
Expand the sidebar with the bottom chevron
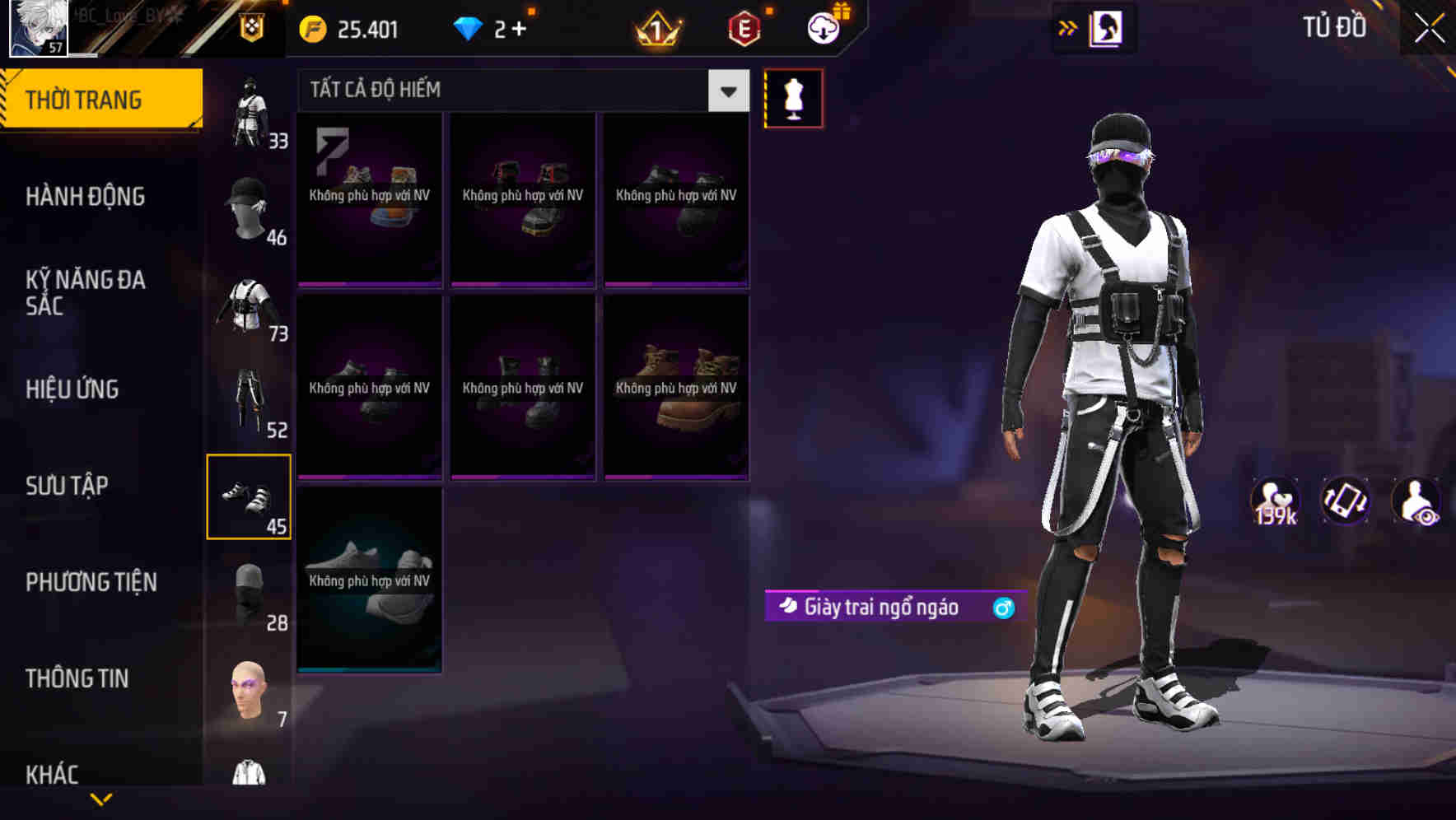(102, 799)
